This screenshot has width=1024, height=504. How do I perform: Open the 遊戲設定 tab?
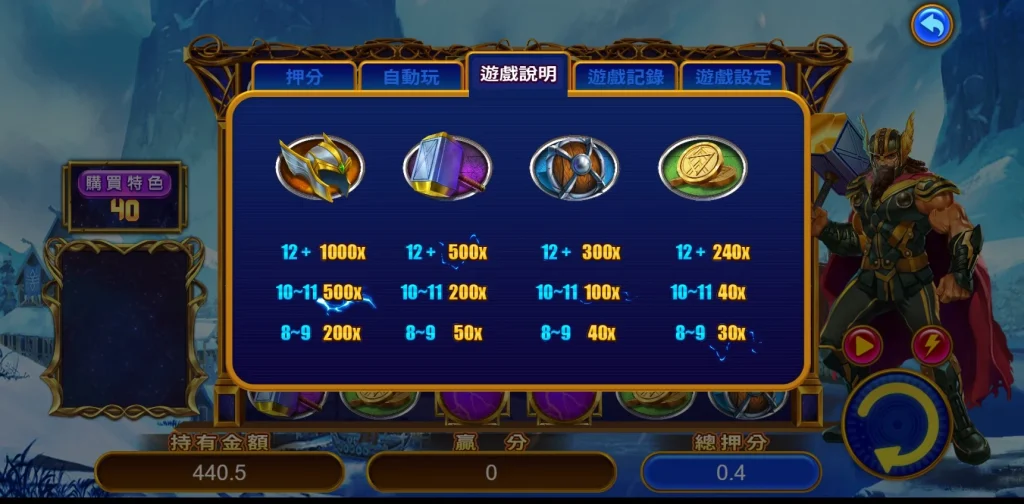coord(733,77)
